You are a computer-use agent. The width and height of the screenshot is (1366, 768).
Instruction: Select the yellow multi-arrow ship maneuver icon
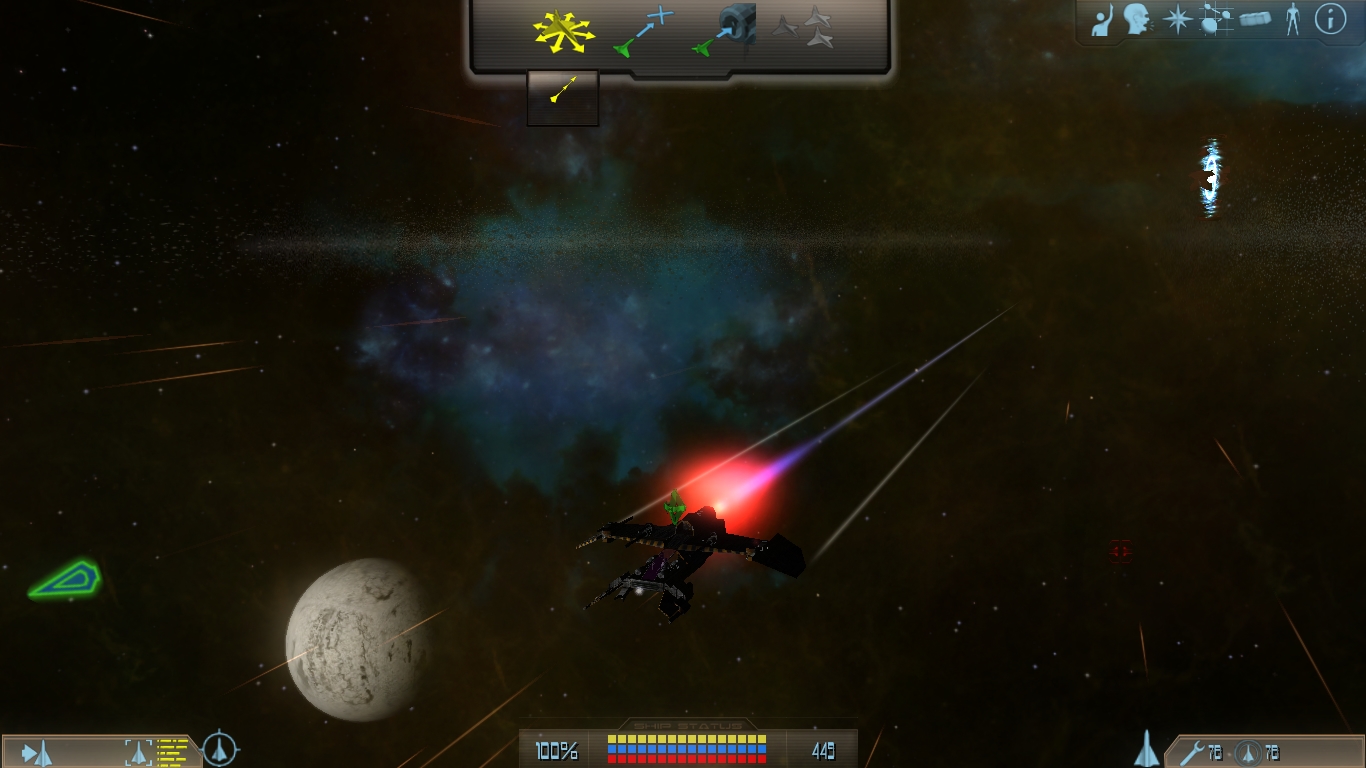[x=563, y=32]
